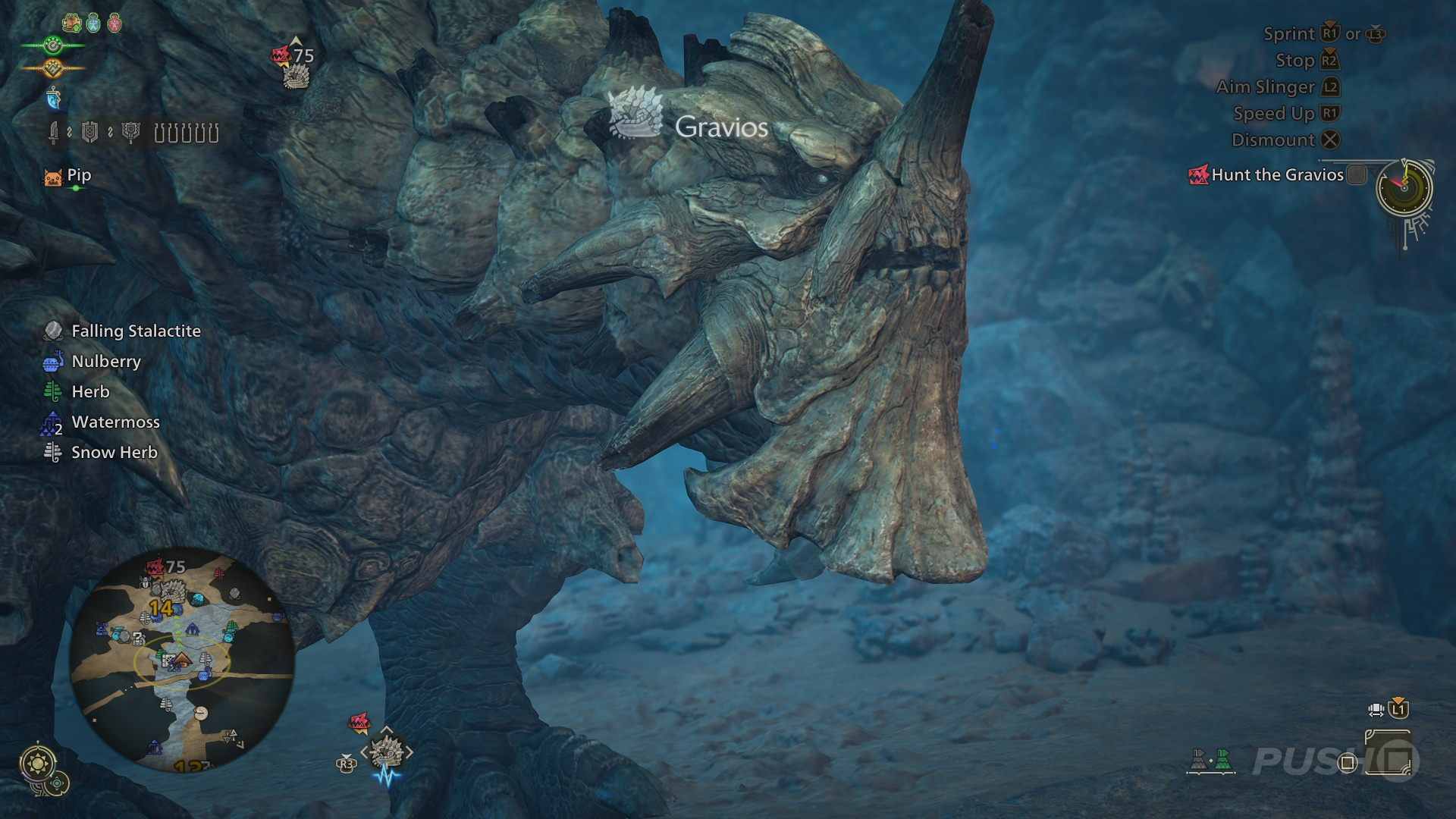Image resolution: width=1456 pixels, height=819 pixels.
Task: Select the Hunt the Gravios quest entry
Action: point(1276,175)
